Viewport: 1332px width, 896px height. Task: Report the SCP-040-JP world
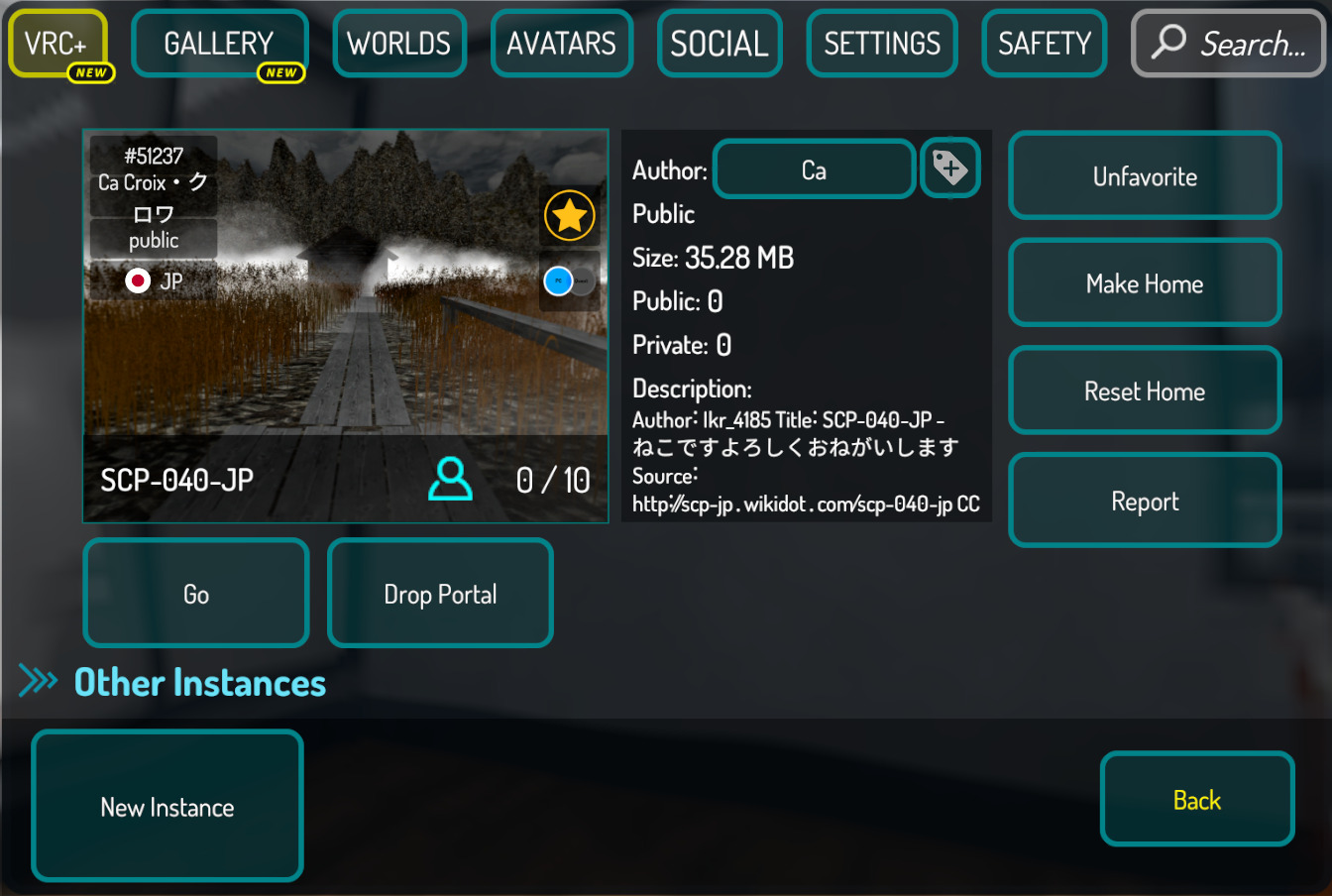[1145, 502]
